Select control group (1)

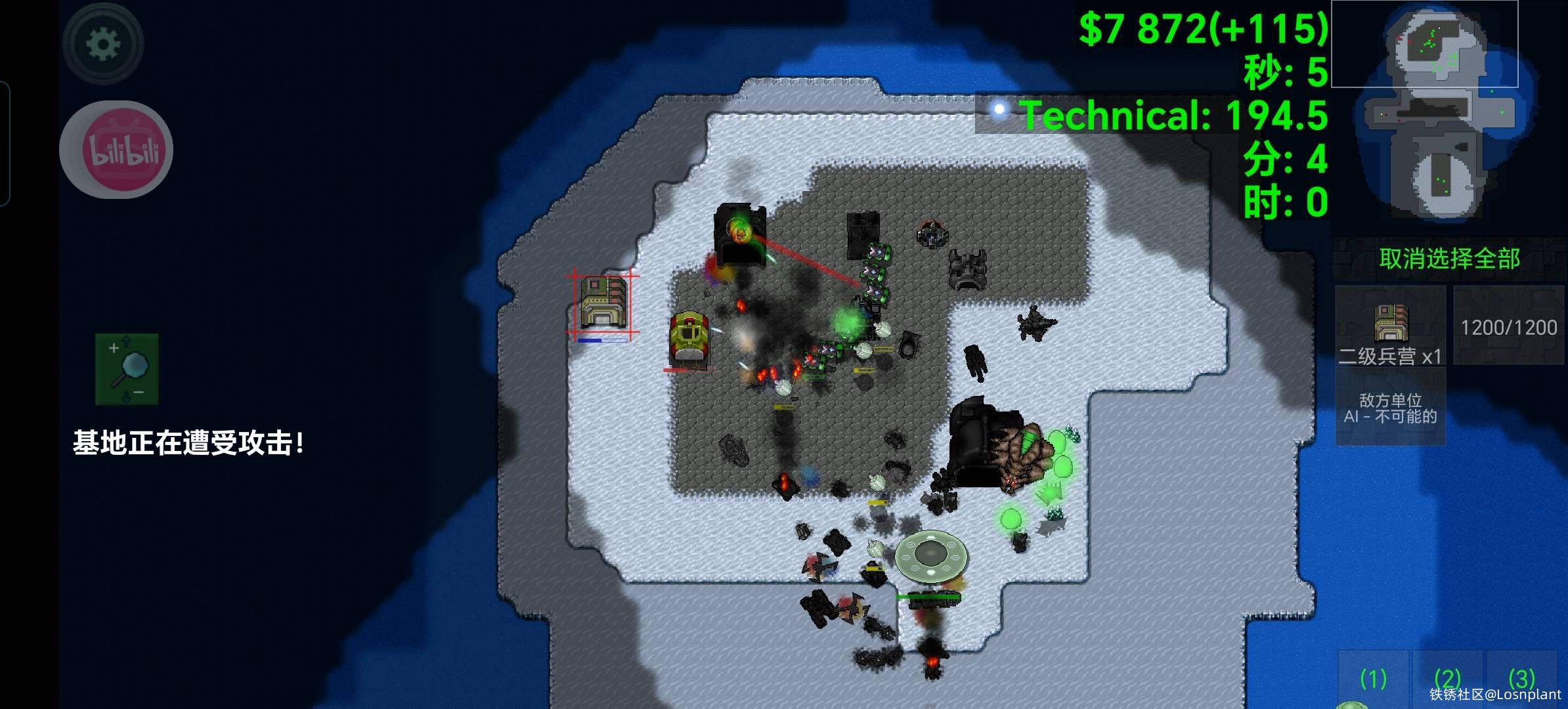point(1373,679)
